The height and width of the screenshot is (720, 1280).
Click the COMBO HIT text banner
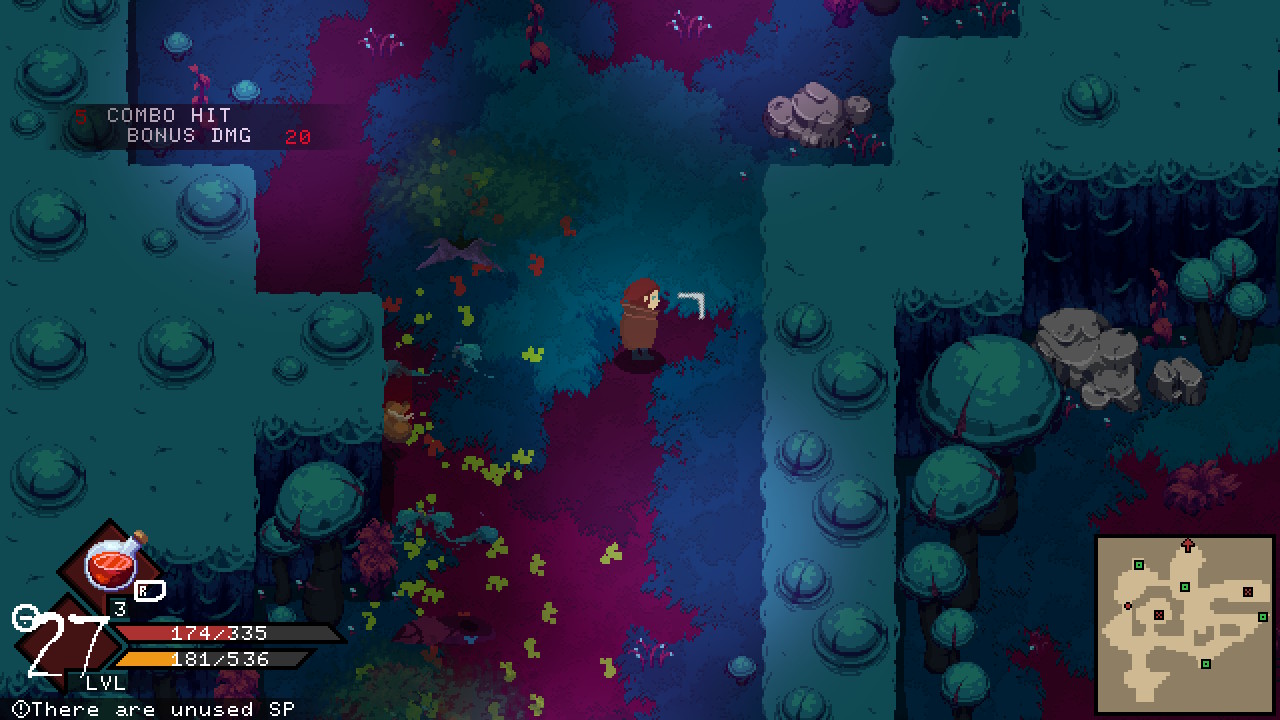[x=168, y=115]
